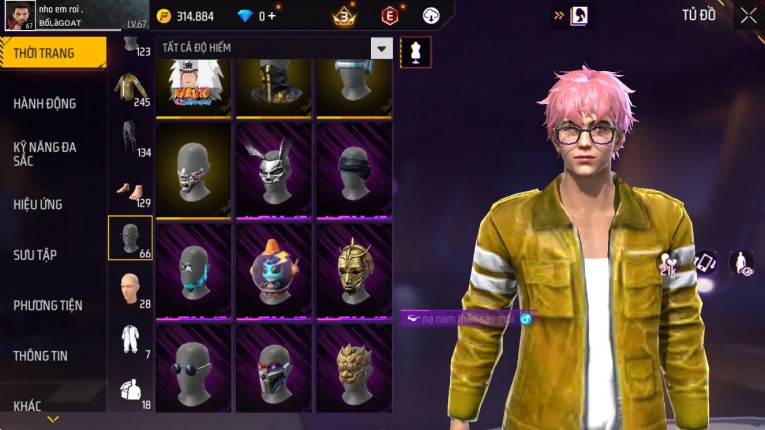The image size is (765, 430).
Task: Pick the bald head category icon
Action: (128, 289)
